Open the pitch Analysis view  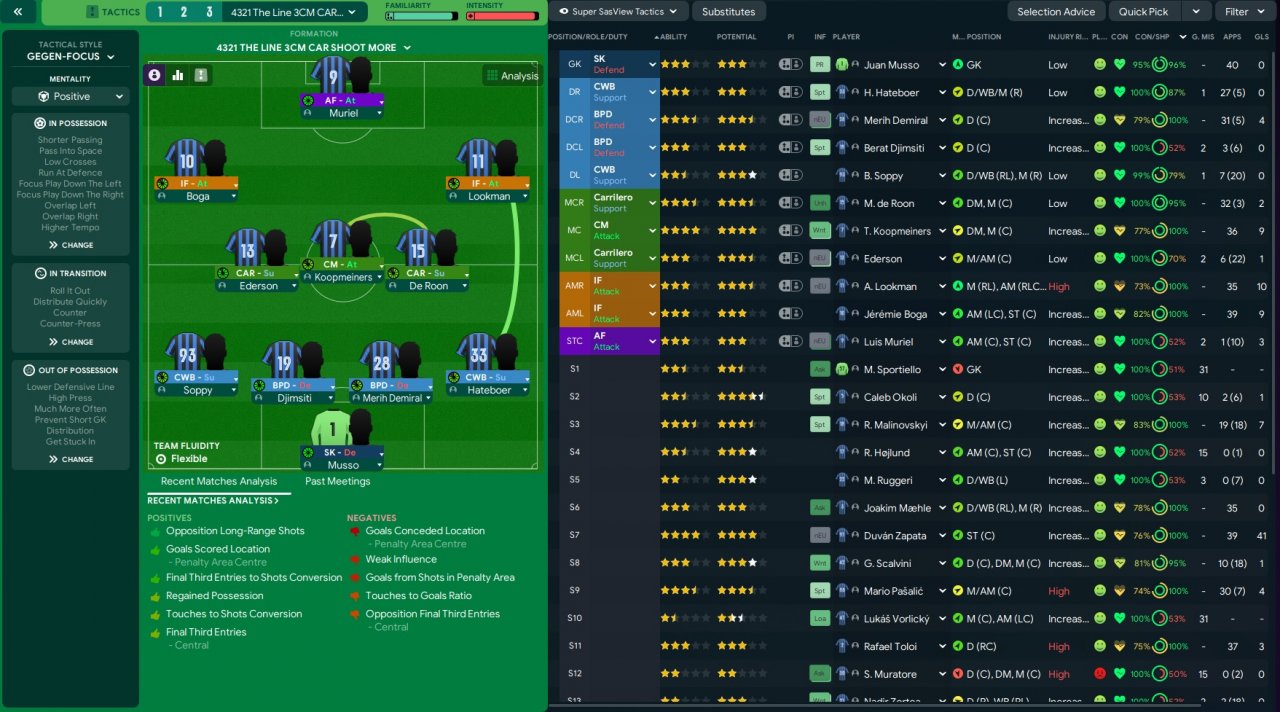[511, 76]
